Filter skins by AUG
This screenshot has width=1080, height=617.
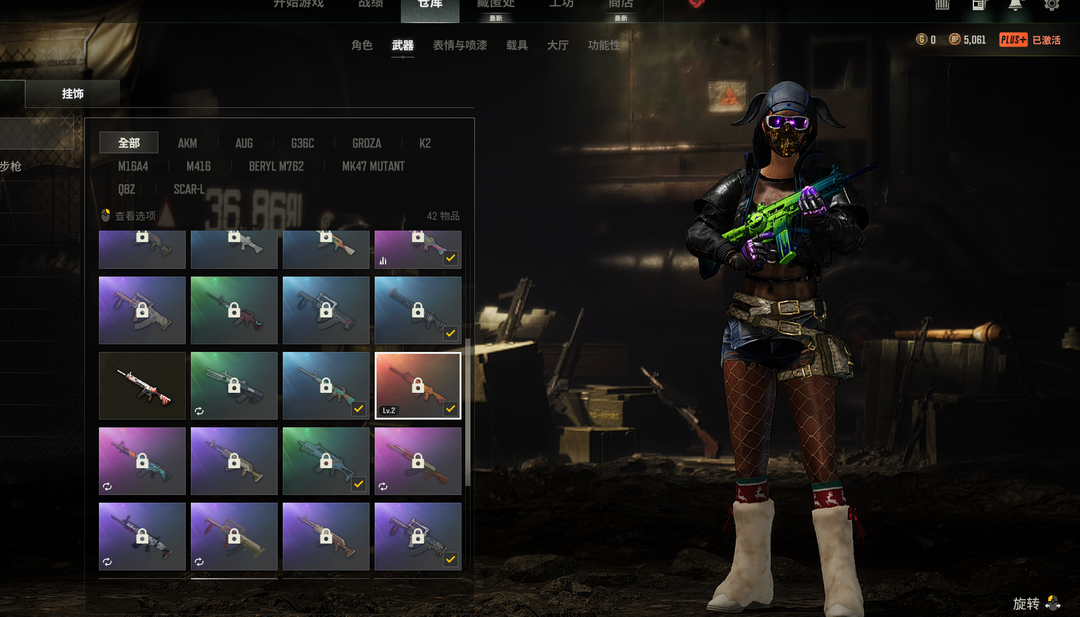coord(244,143)
